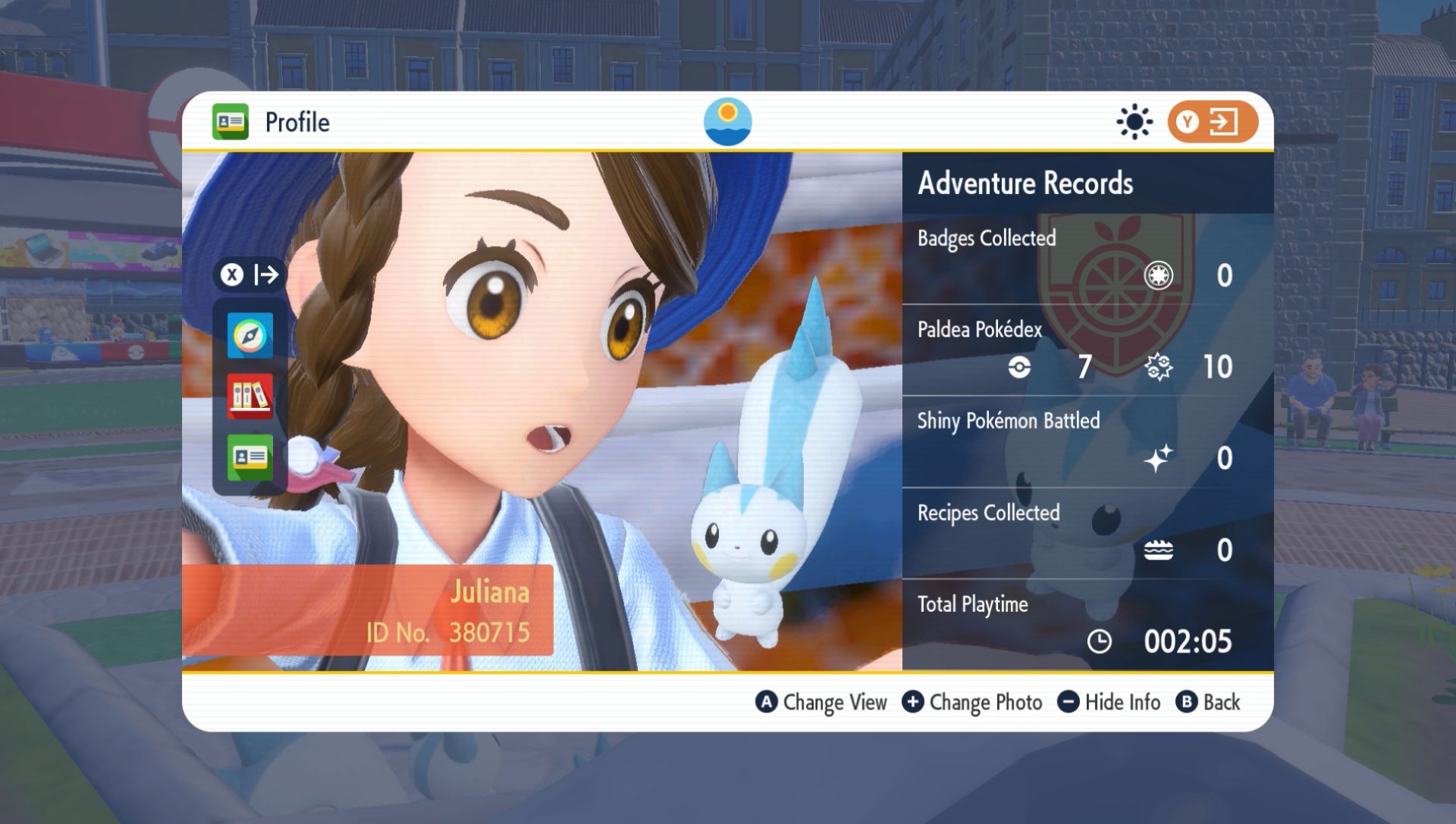Open the map with the compass icon
Screen dimensions: 1456x824
point(249,334)
